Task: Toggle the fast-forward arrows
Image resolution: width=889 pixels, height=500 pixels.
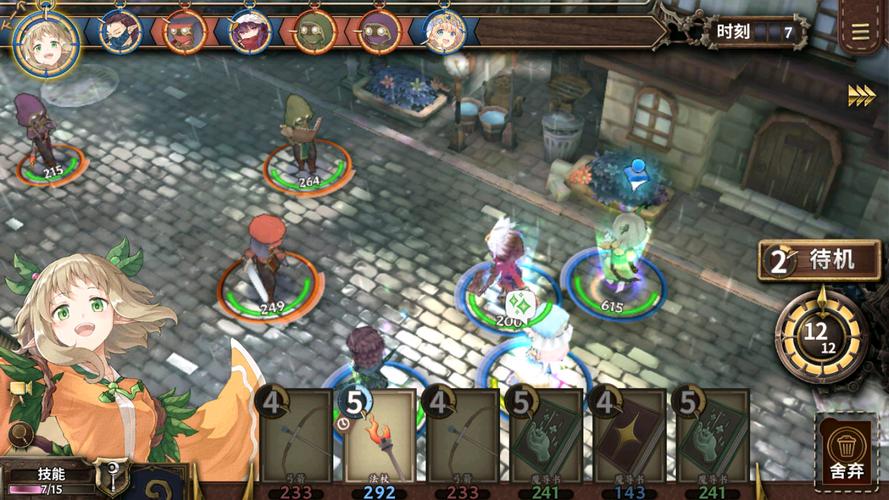Action: 861,95
